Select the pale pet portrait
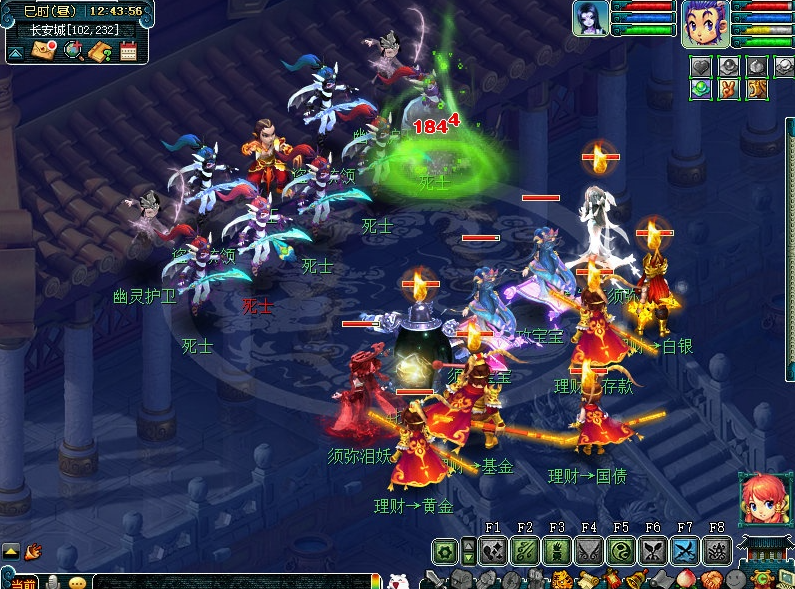 pos(591,18)
